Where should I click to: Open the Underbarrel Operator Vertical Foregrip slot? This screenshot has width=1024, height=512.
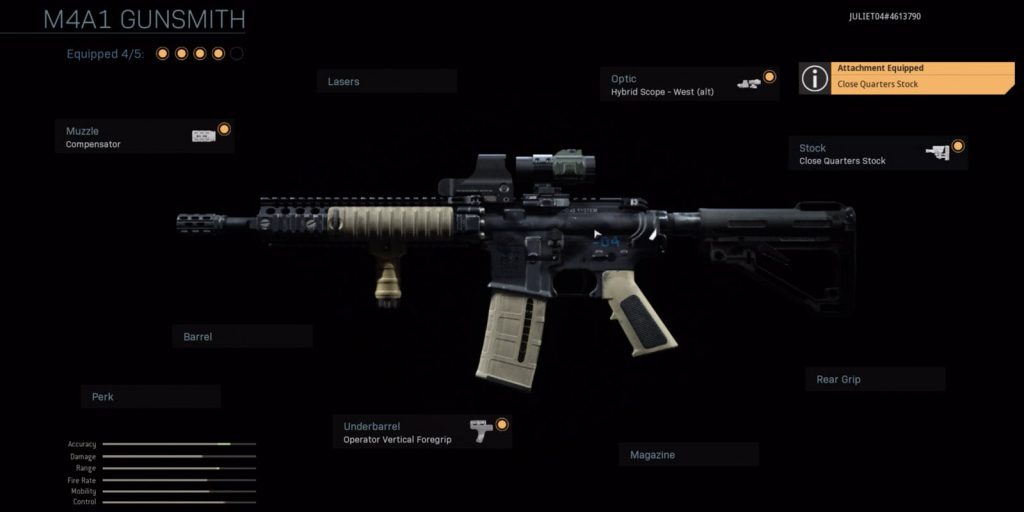[x=421, y=432]
